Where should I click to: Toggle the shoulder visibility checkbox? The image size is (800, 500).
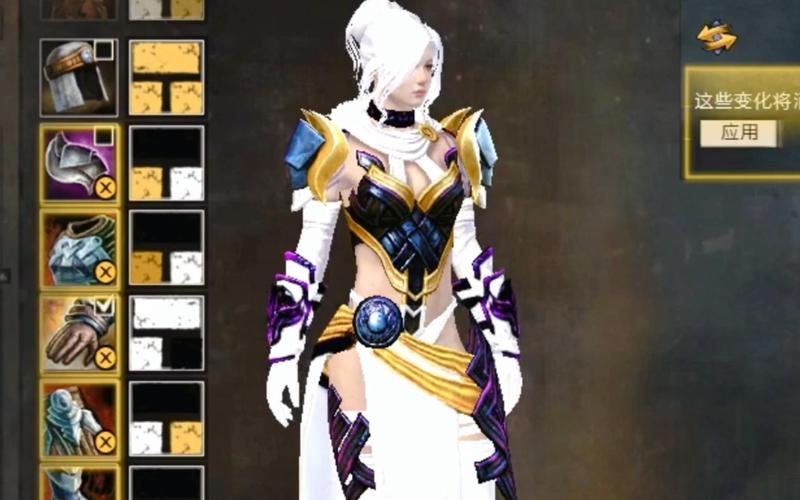click(104, 135)
